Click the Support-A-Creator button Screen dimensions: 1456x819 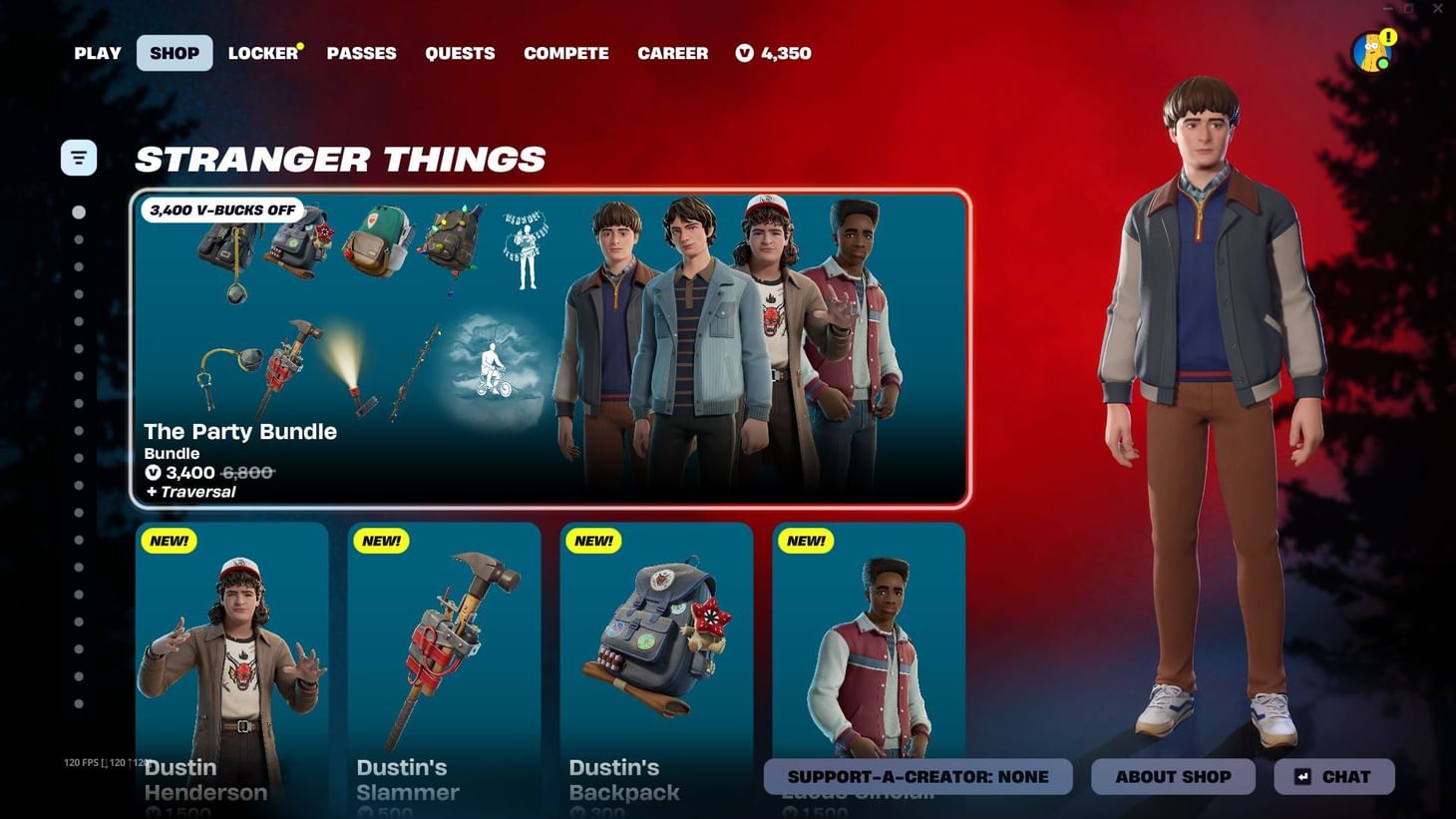click(916, 776)
